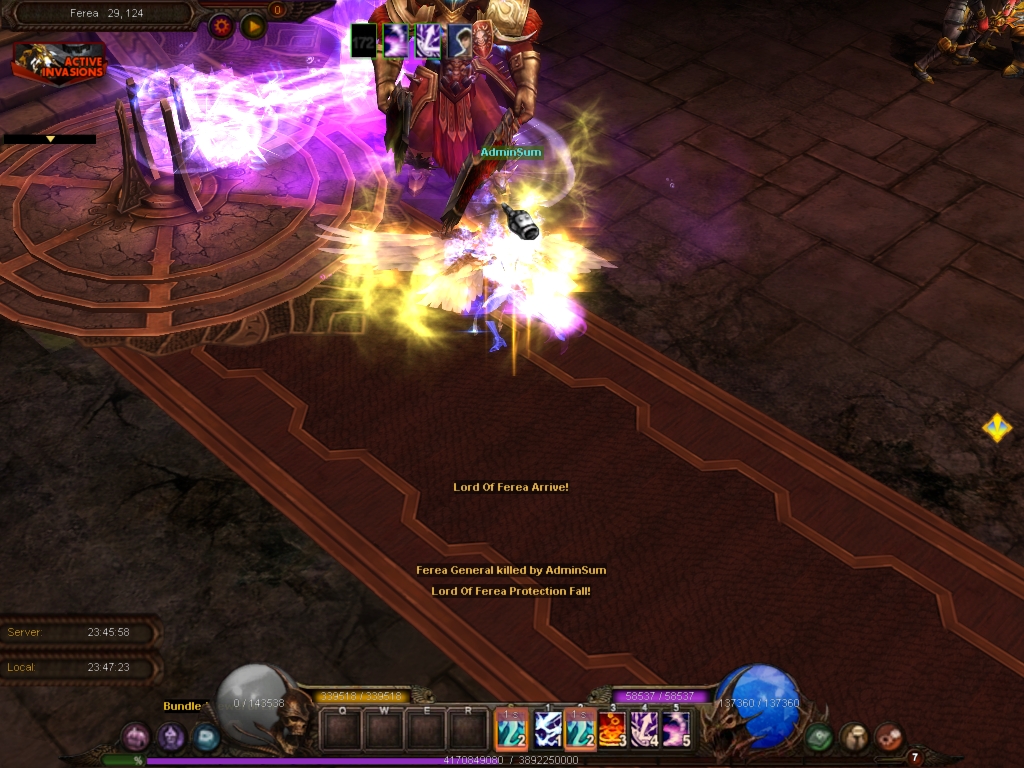Screen dimensions: 1024x768
Task: Select the empty W item slot
Action: 384,730
